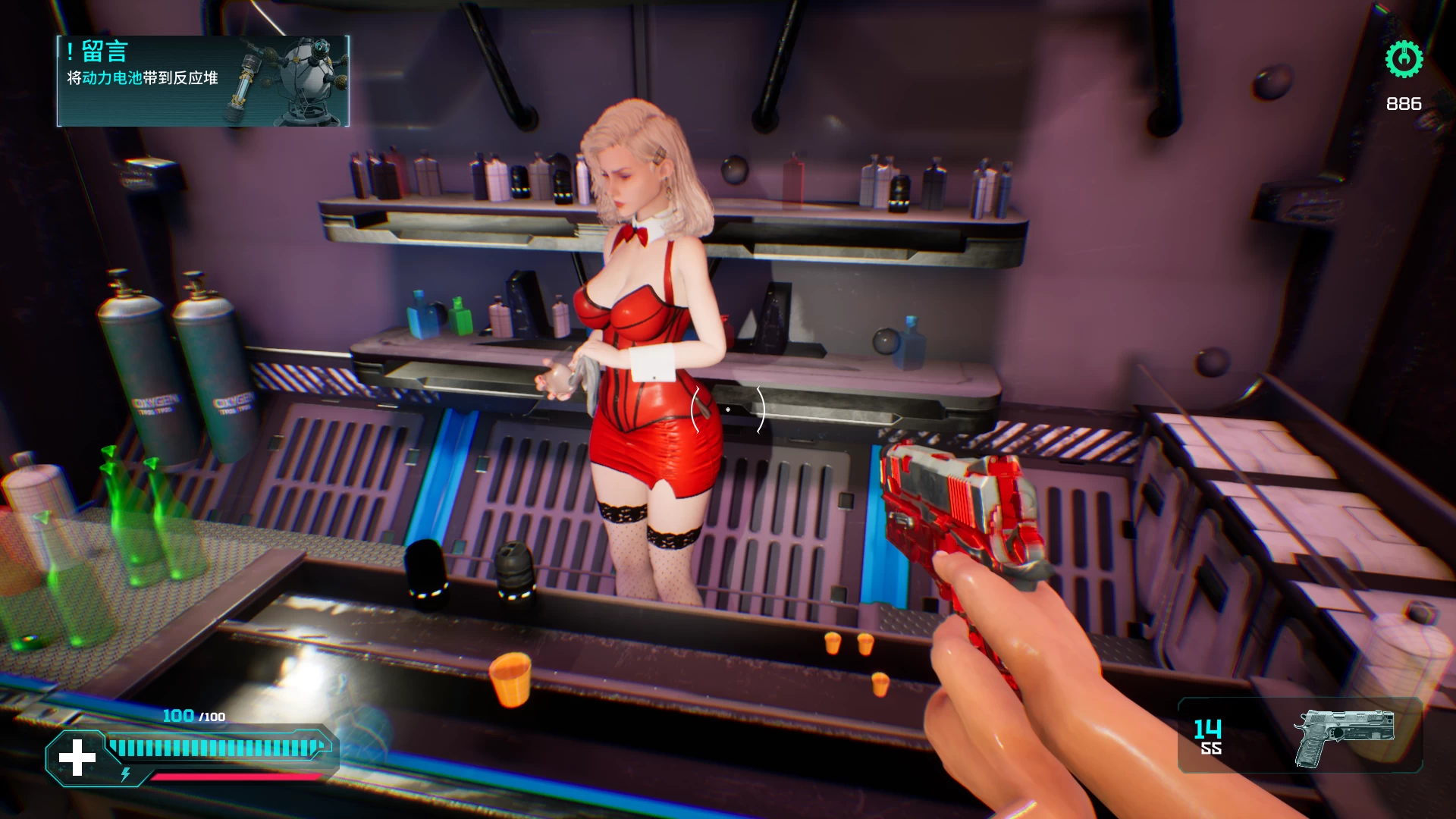Click the crosshair at screen center
Image resolution: width=1456 pixels, height=819 pixels.
click(x=726, y=409)
